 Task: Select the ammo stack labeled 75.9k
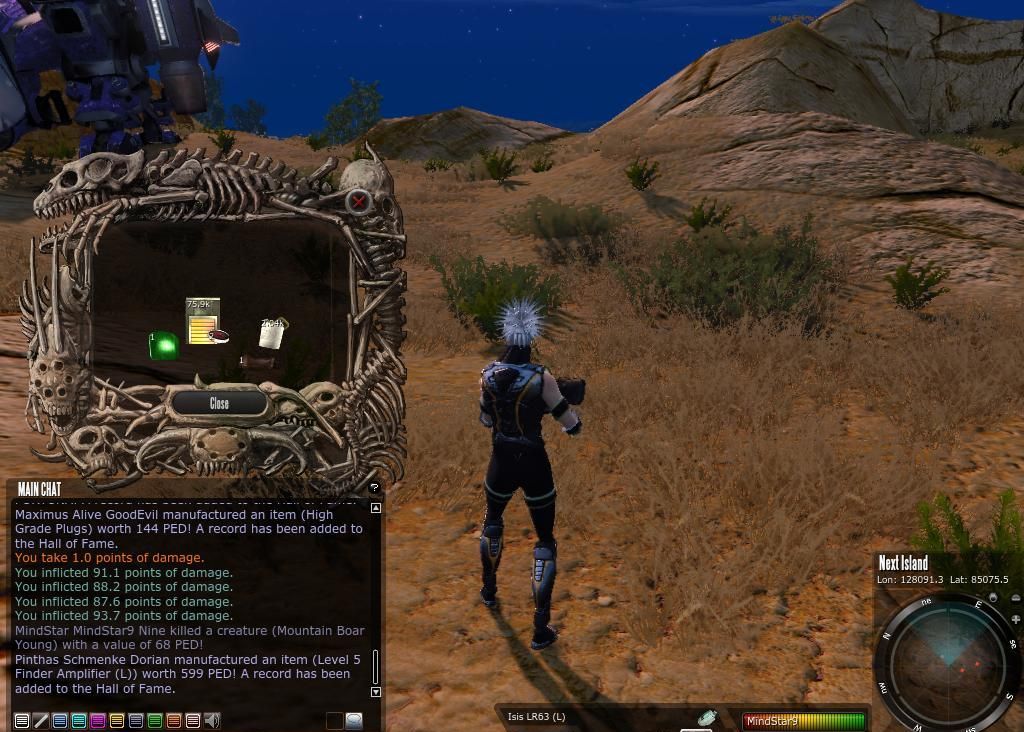pyautogui.click(x=203, y=320)
